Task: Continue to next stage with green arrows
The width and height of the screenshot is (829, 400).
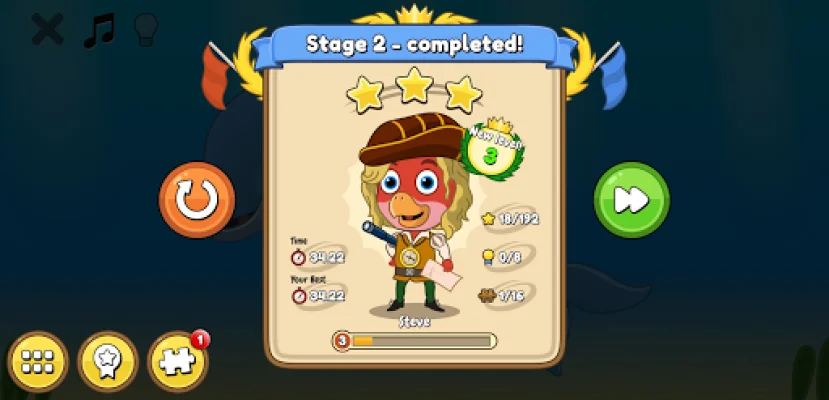Action: pyautogui.click(x=631, y=199)
